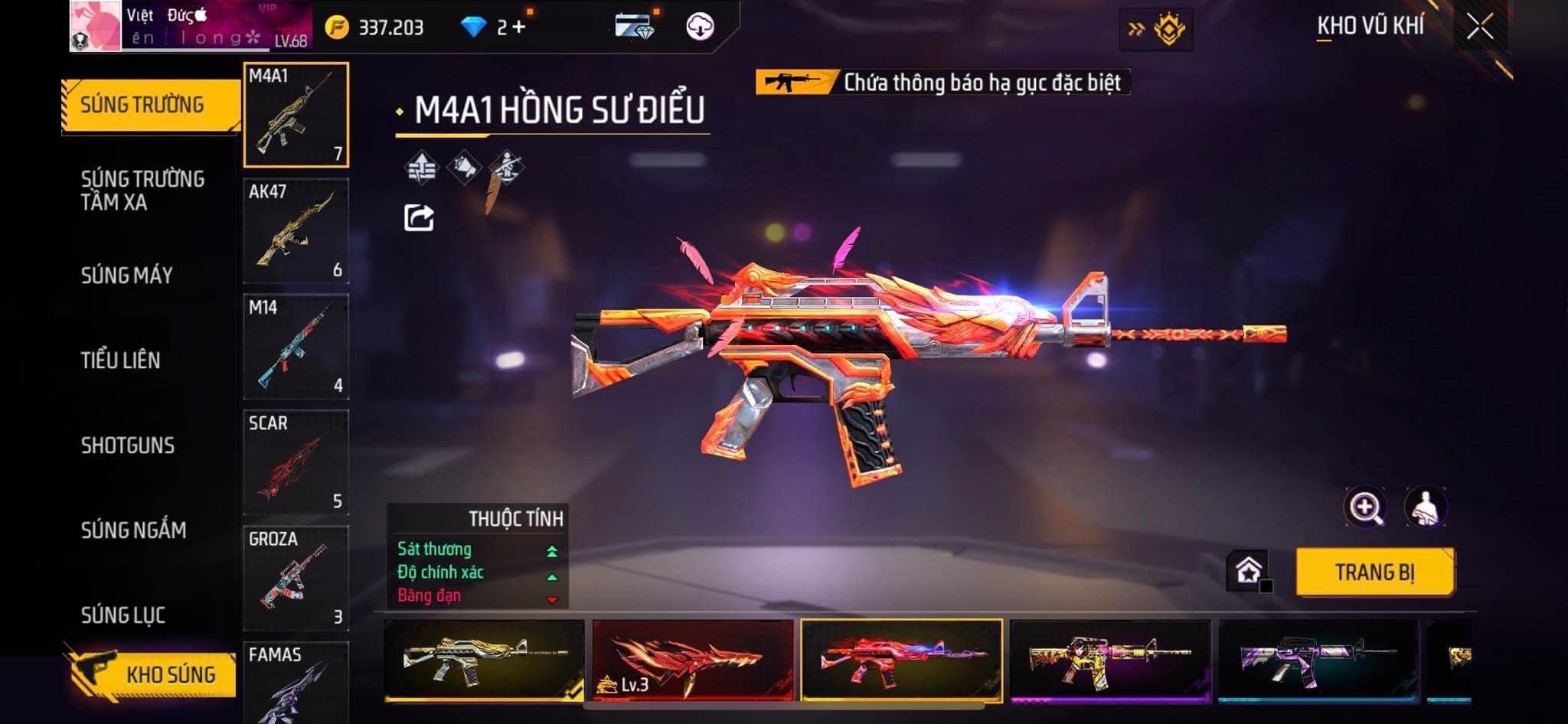Click the KHO SÚNG button

click(x=153, y=674)
